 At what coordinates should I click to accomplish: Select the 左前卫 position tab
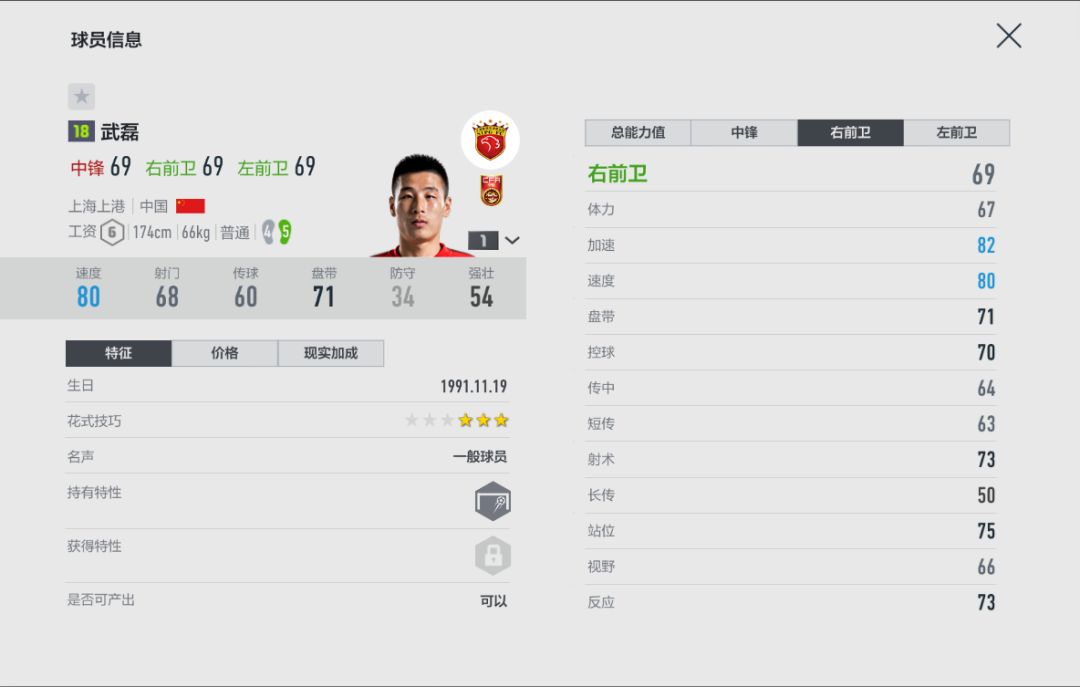[956, 132]
